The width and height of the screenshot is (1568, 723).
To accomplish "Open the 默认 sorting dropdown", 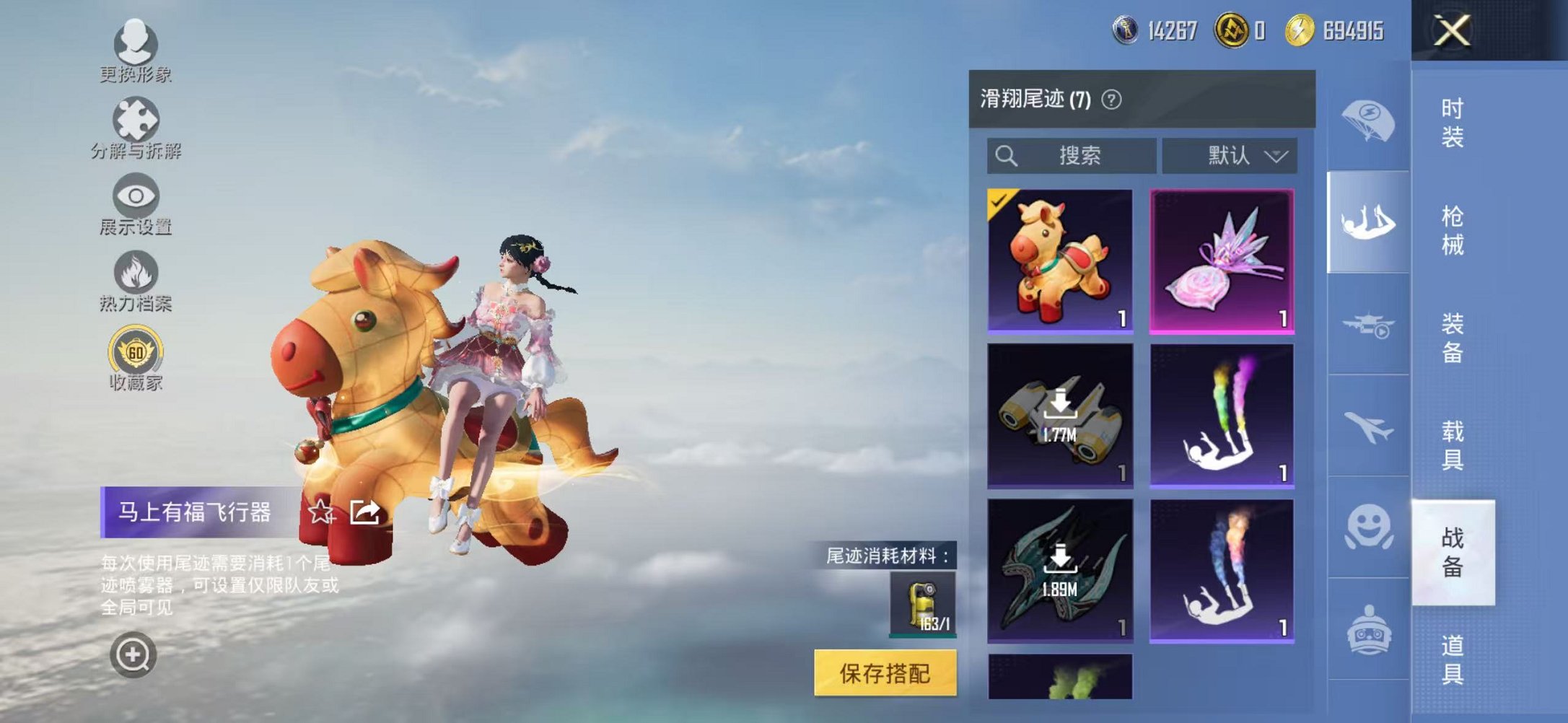I will (1241, 155).
